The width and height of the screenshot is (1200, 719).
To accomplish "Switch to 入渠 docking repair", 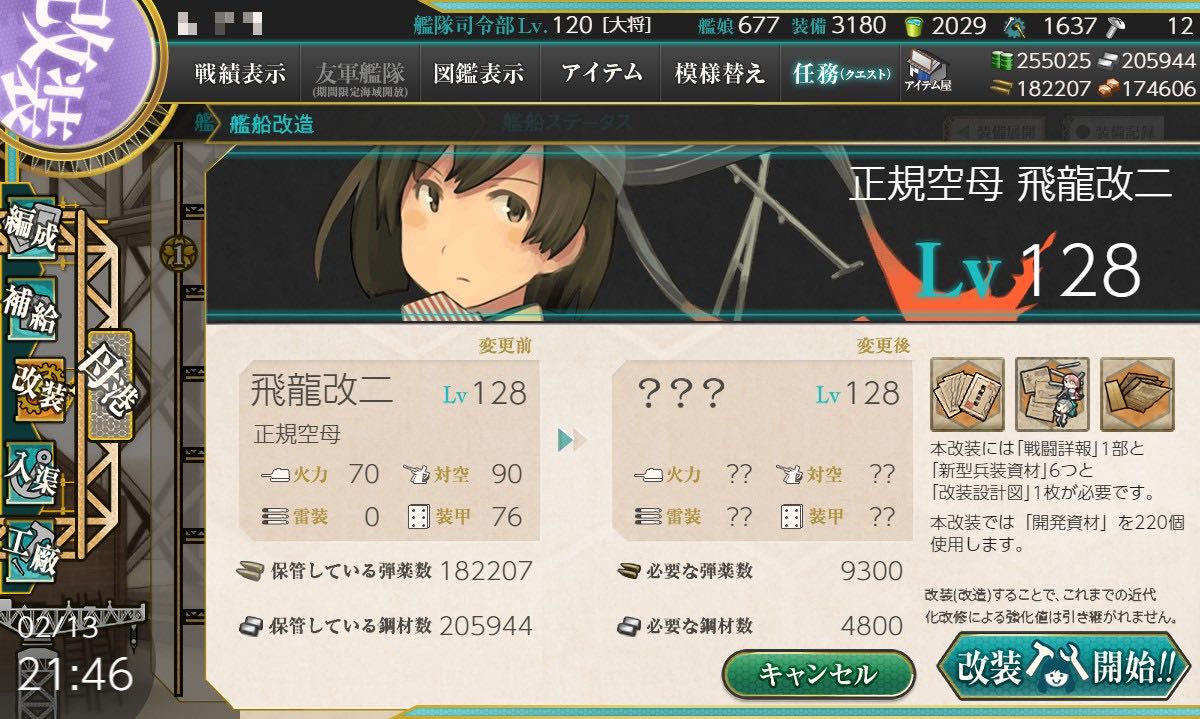I will tap(32, 468).
